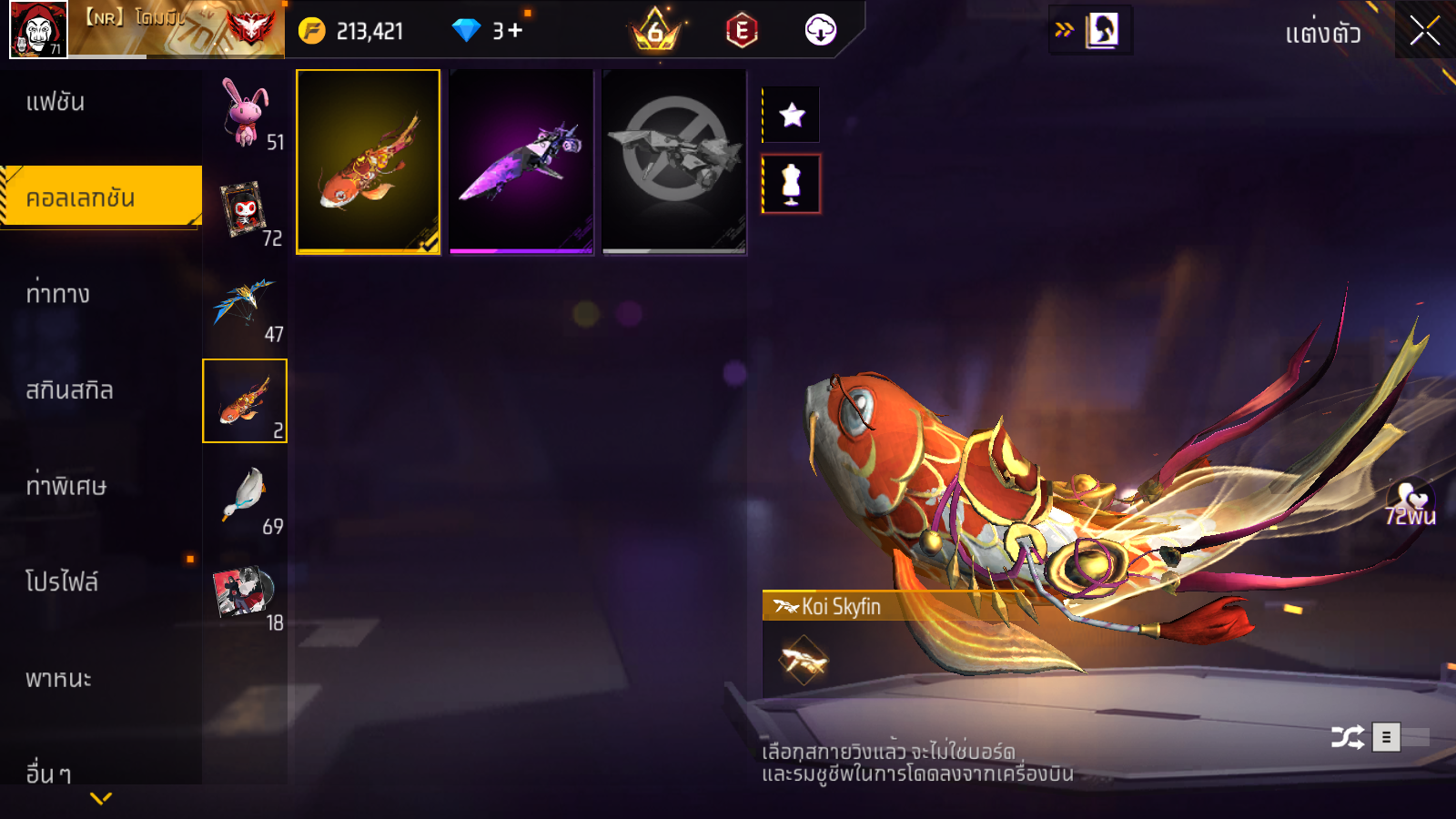Activate the mannequin filter button
This screenshot has width=1456, height=819.
pyautogui.click(x=792, y=184)
